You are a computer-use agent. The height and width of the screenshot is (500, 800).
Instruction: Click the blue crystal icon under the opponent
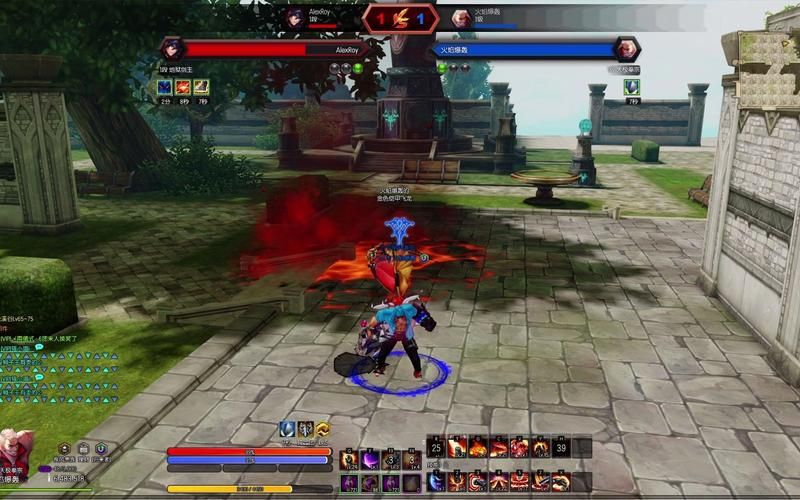pos(631,88)
